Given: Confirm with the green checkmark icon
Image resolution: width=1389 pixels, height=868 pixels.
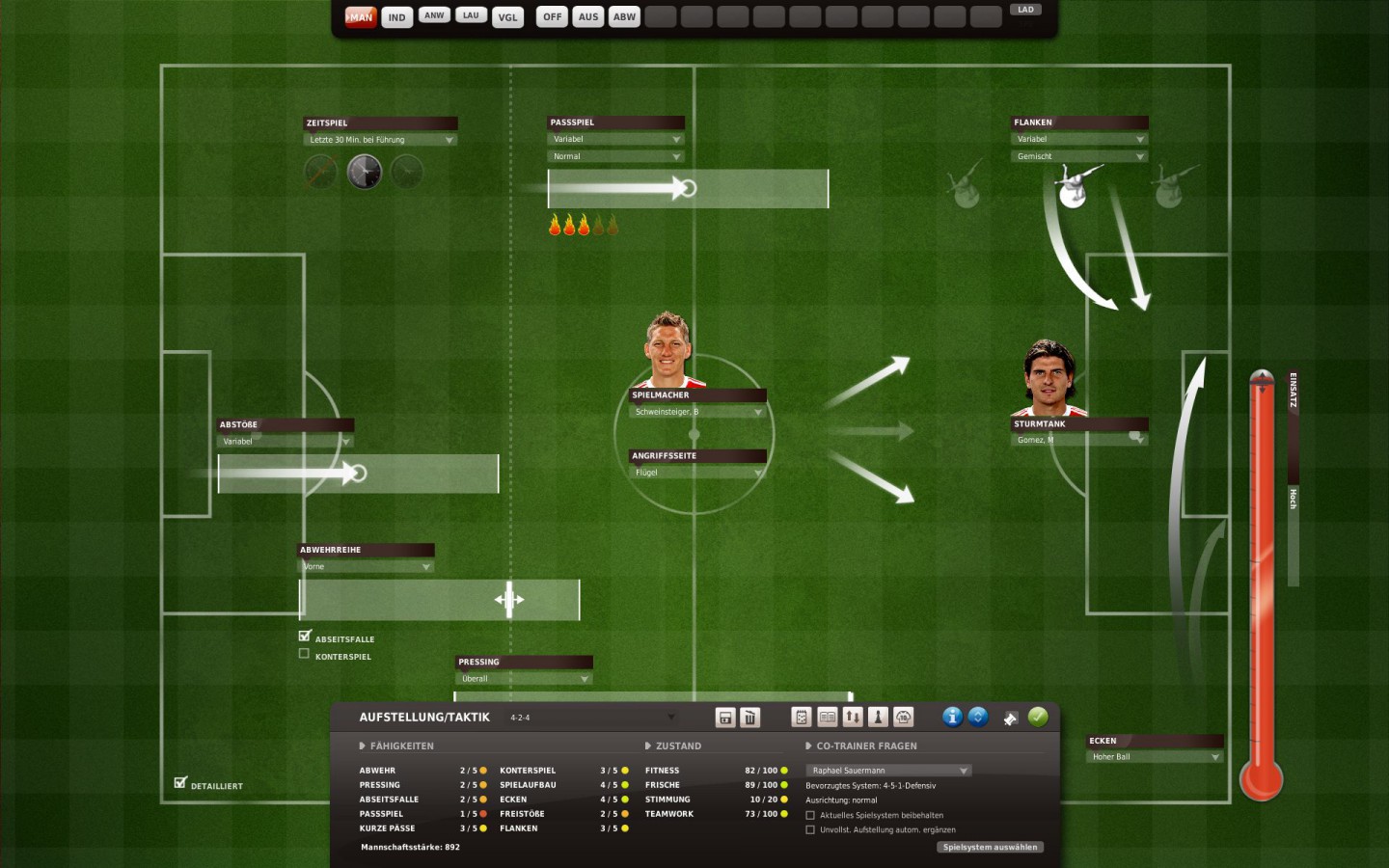Looking at the screenshot, I should point(1039,718).
